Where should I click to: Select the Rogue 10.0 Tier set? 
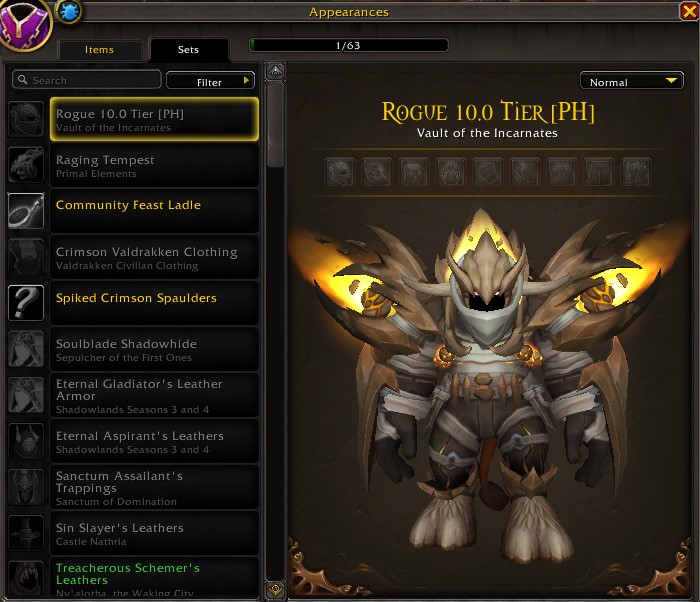pyautogui.click(x=154, y=119)
